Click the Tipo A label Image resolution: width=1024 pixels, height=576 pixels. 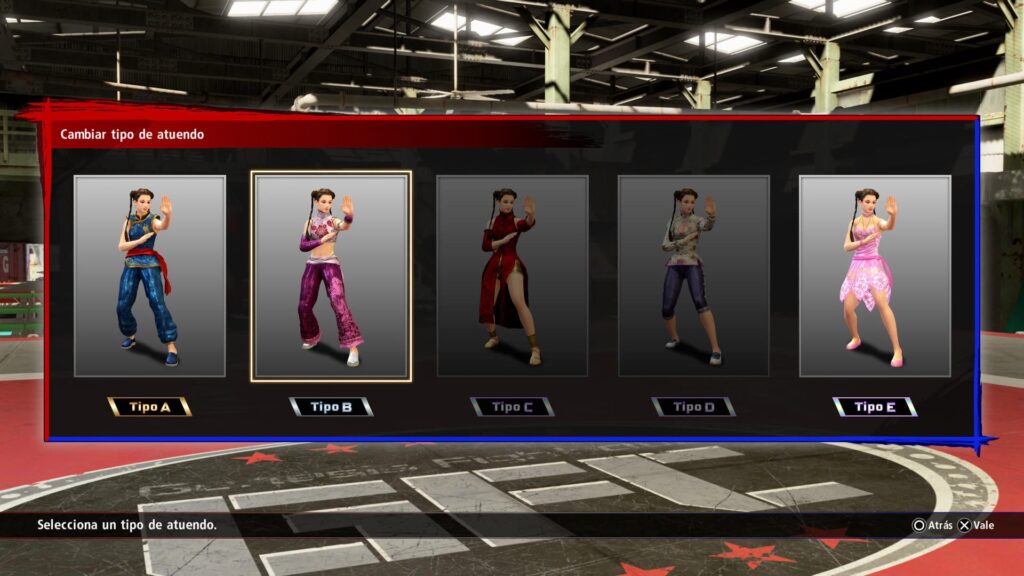pyautogui.click(x=150, y=407)
